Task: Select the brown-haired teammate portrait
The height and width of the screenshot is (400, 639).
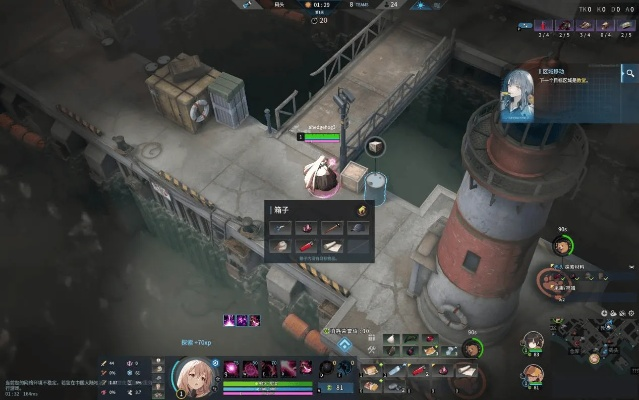Action: [533, 374]
